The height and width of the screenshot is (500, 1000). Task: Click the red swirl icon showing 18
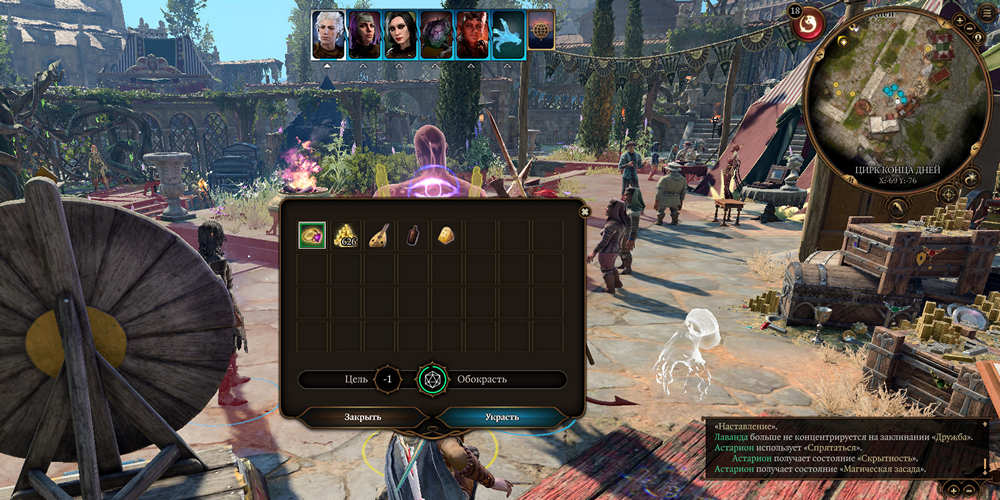(x=807, y=21)
